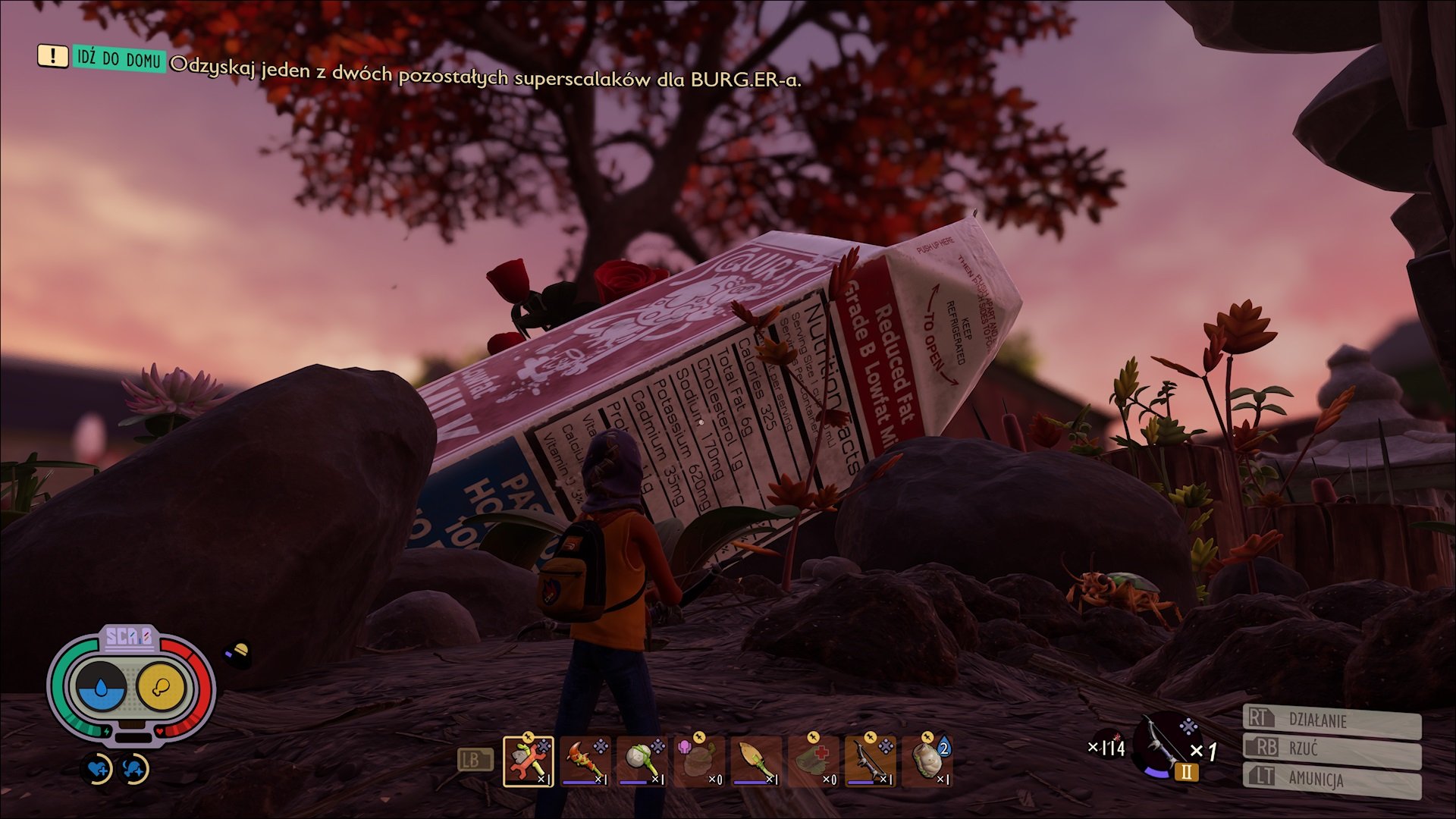Click the heart-plus status effect icon
Image resolution: width=1456 pixels, height=819 pixels.
click(98, 770)
